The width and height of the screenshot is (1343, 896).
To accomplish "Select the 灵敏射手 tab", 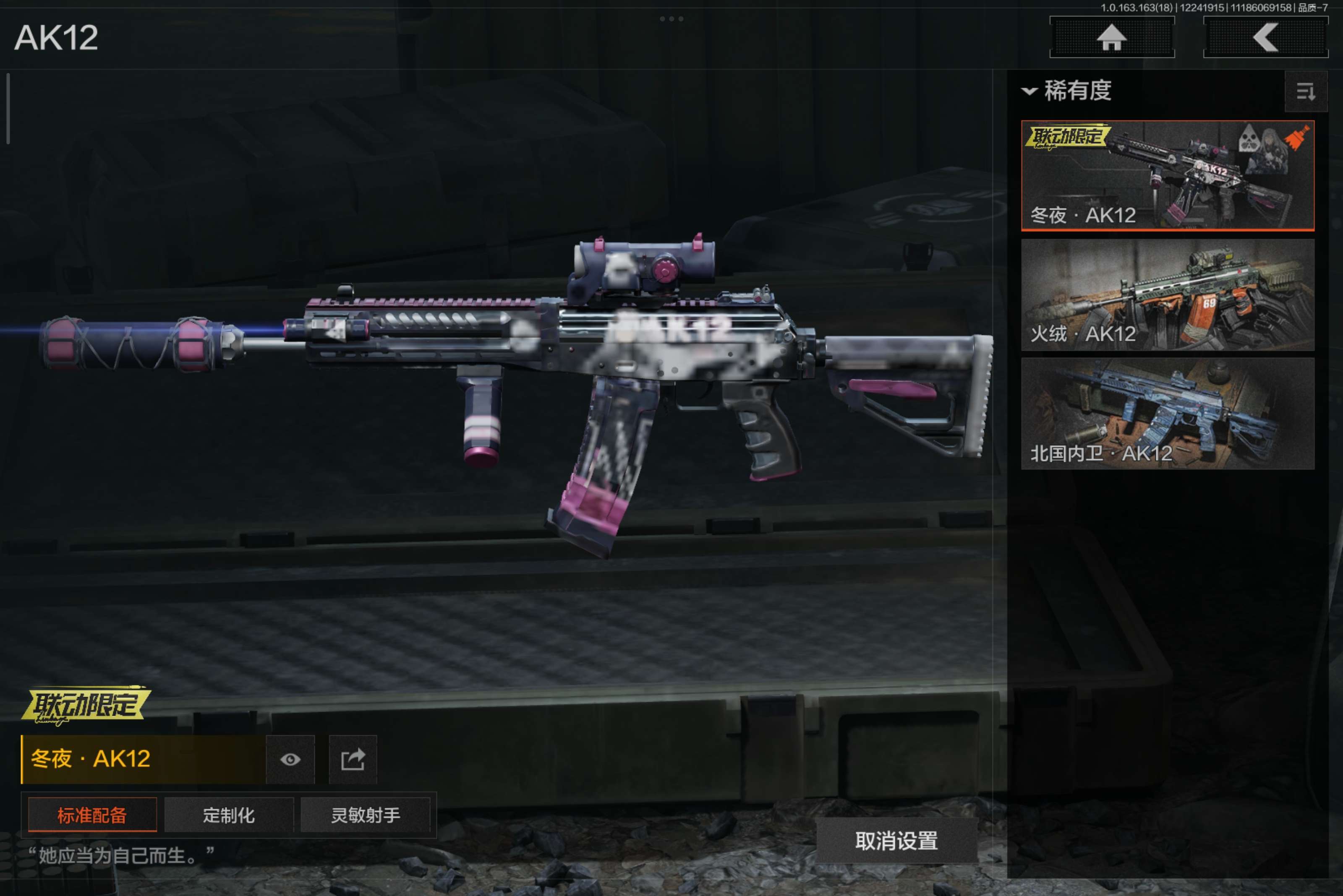I will tap(365, 815).
